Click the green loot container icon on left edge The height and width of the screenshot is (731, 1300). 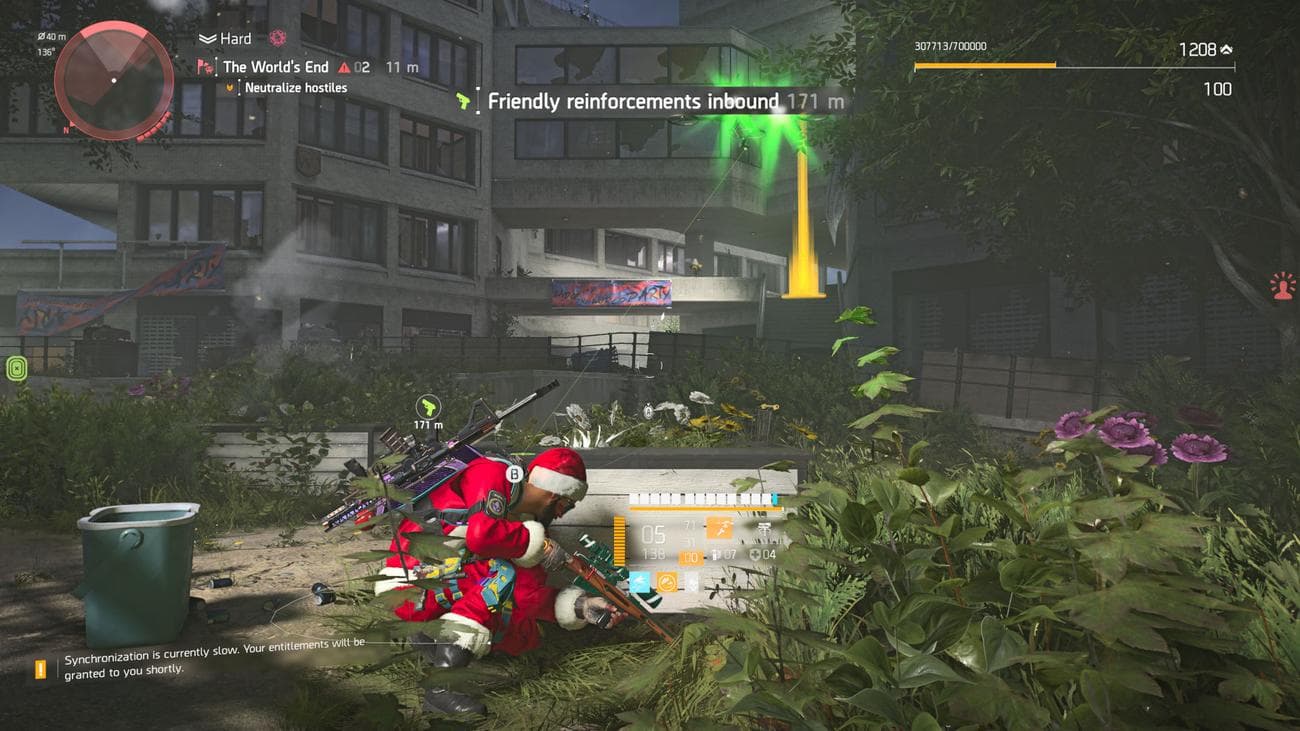[15, 370]
